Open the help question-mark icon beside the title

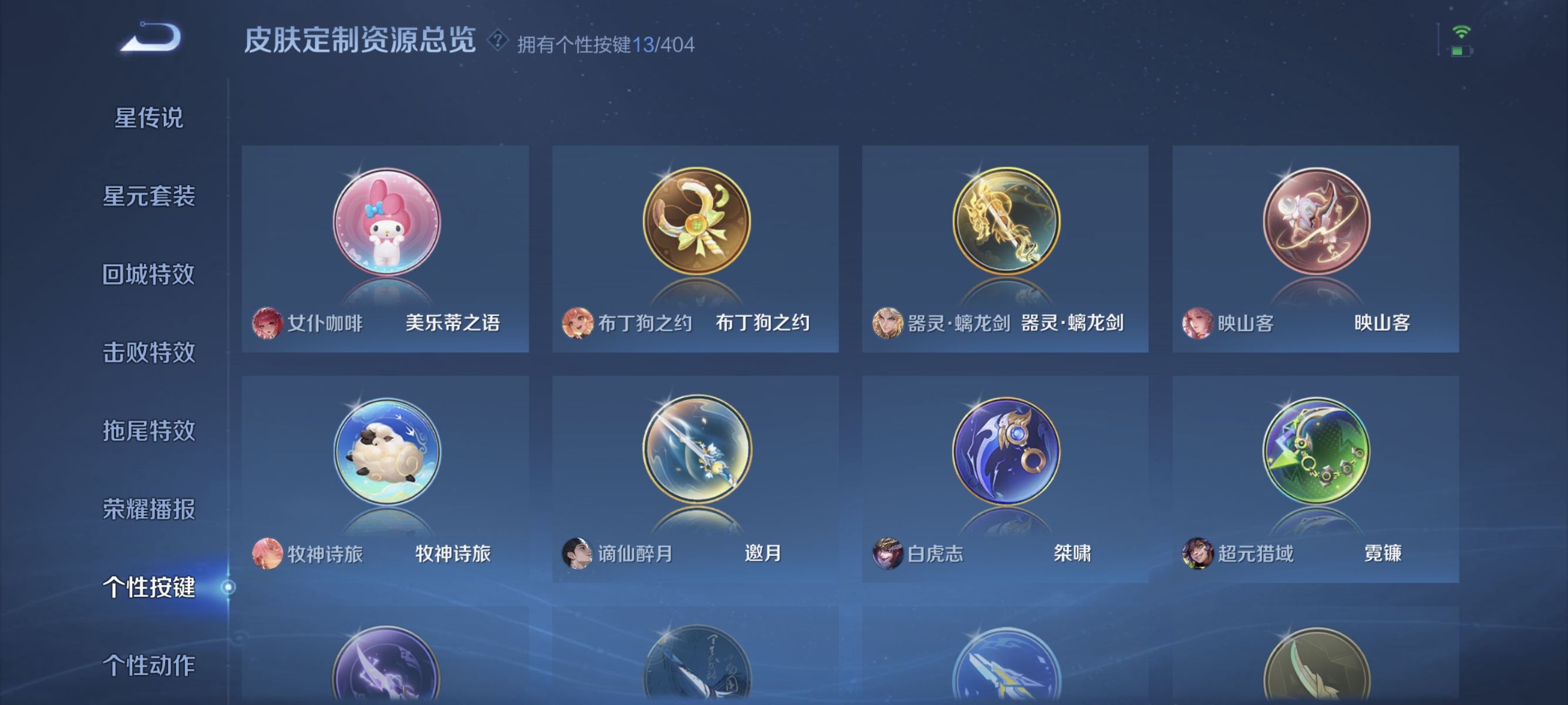pyautogui.click(x=499, y=41)
